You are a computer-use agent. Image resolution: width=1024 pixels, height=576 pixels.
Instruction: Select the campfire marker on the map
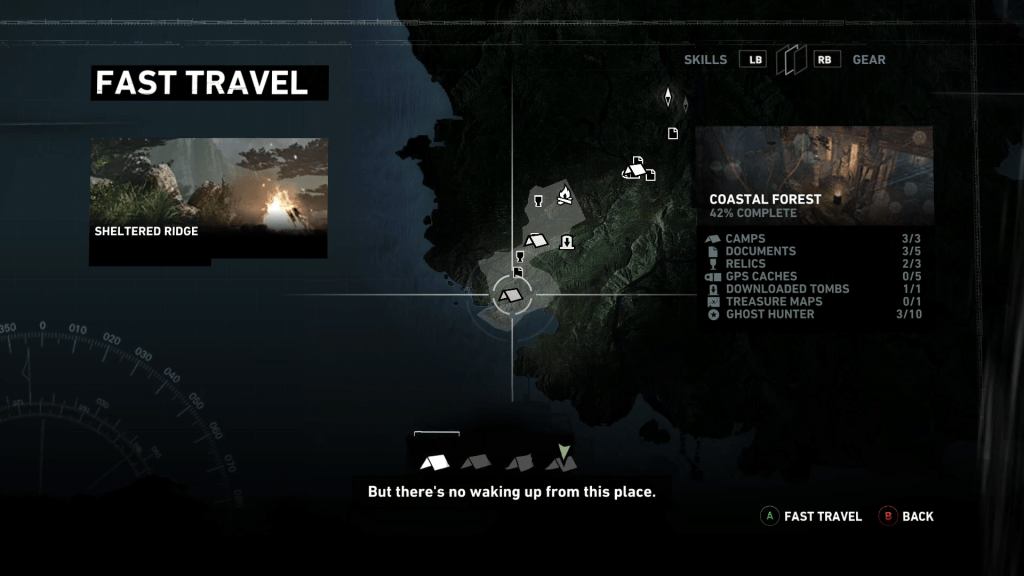[564, 197]
